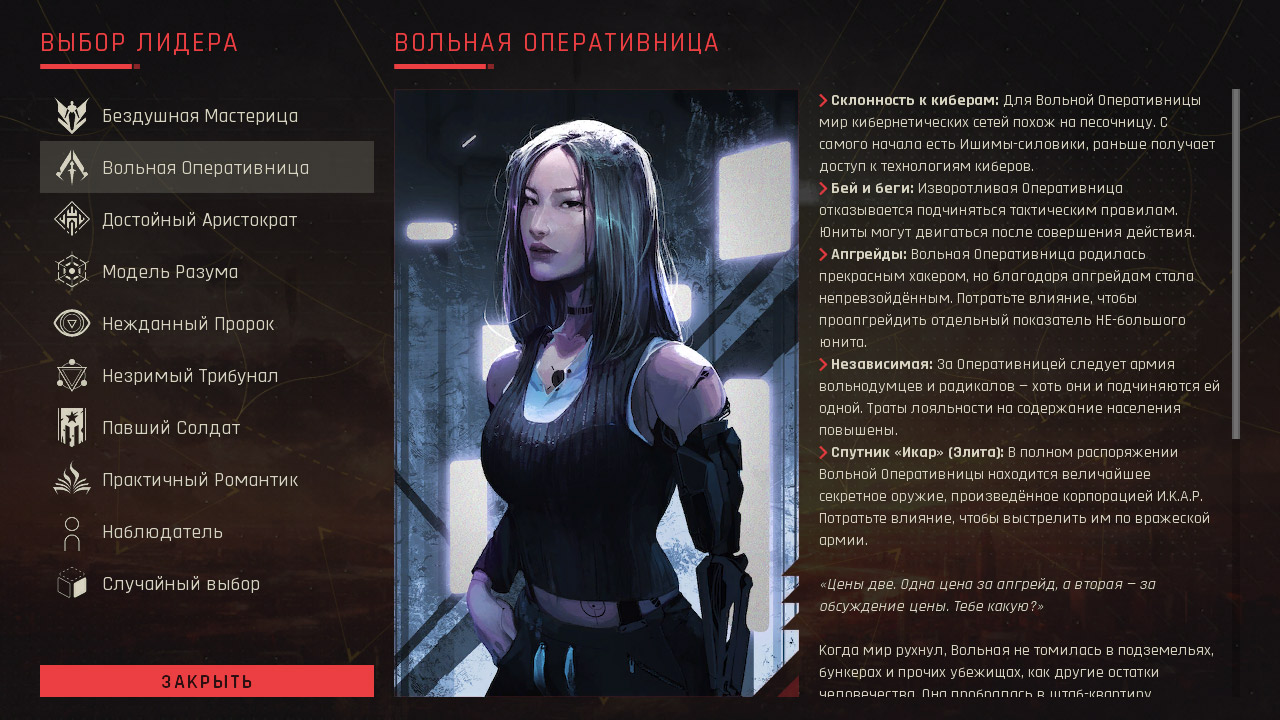Click the ВЫБОР ЛИДЕРА heading
Screen dimensions: 1280x720
(138, 43)
